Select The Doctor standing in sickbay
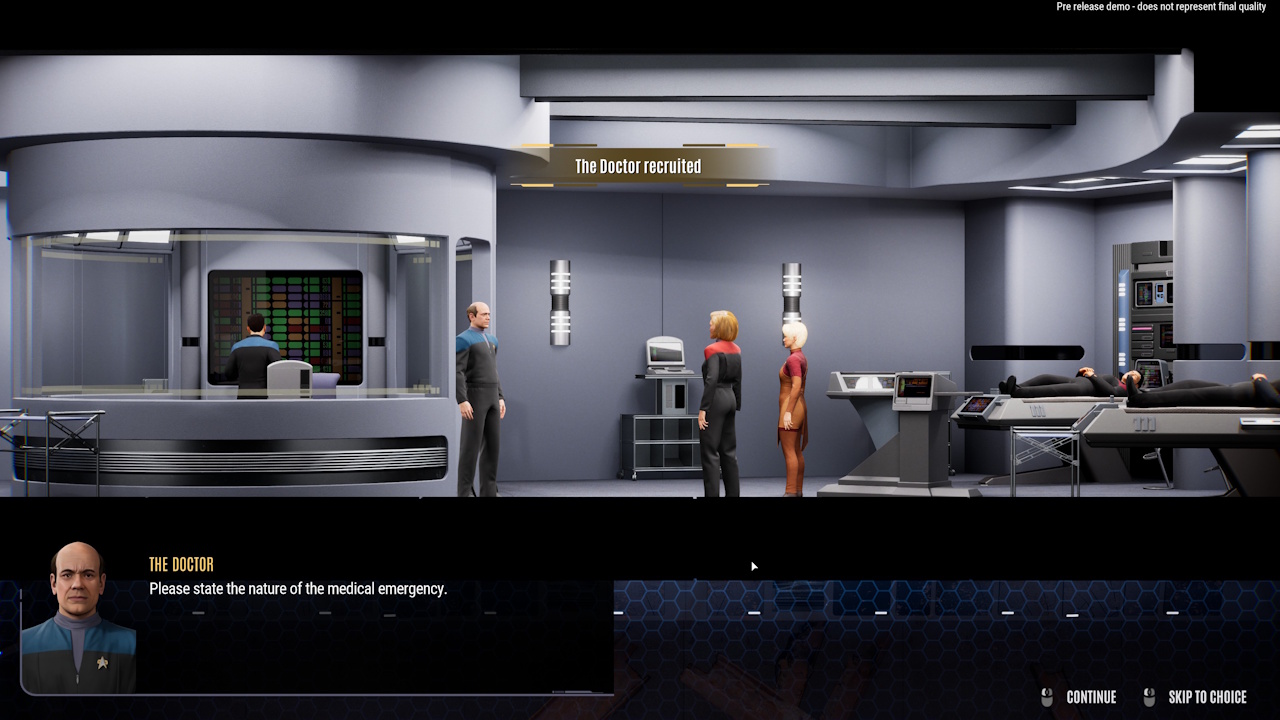Viewport: 1280px width, 720px height. coord(478,390)
